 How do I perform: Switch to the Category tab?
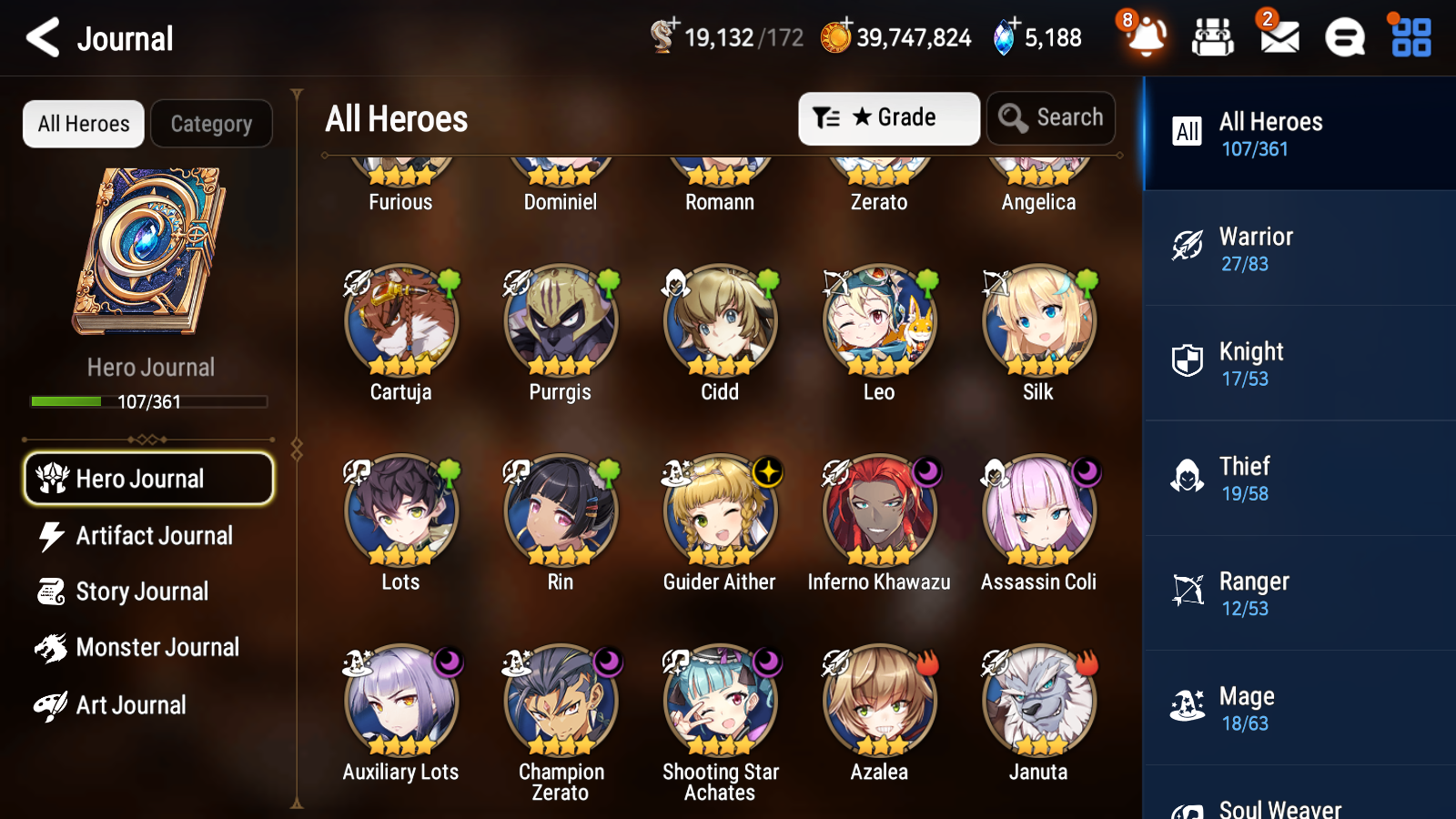click(211, 124)
